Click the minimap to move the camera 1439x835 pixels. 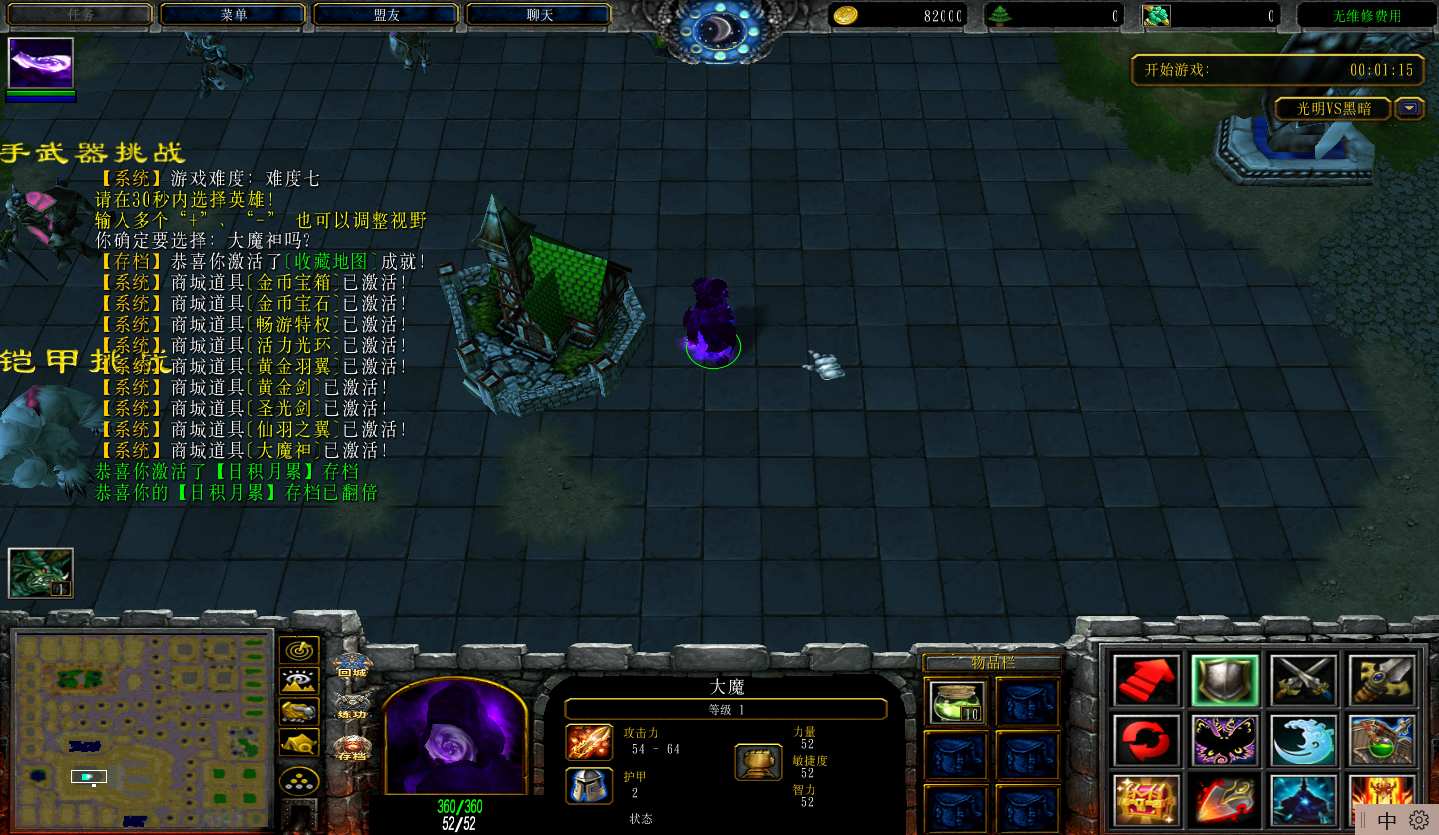coord(140,730)
